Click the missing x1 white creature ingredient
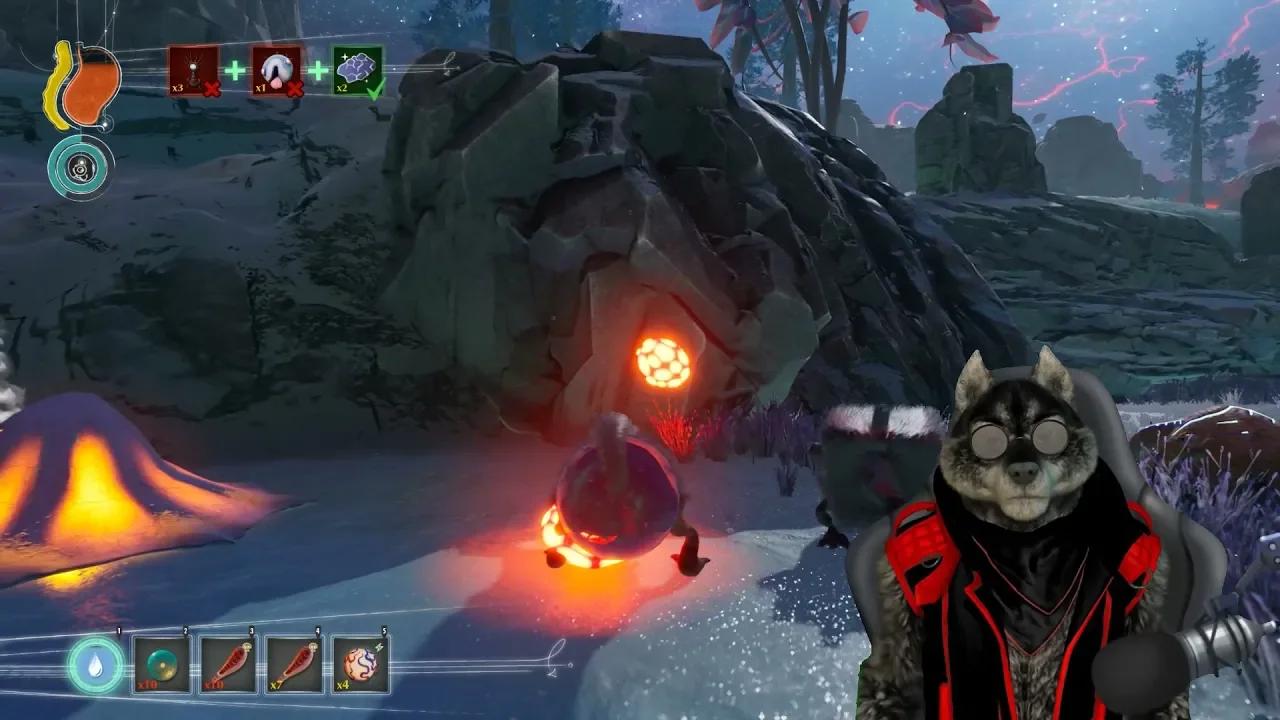 click(x=276, y=71)
